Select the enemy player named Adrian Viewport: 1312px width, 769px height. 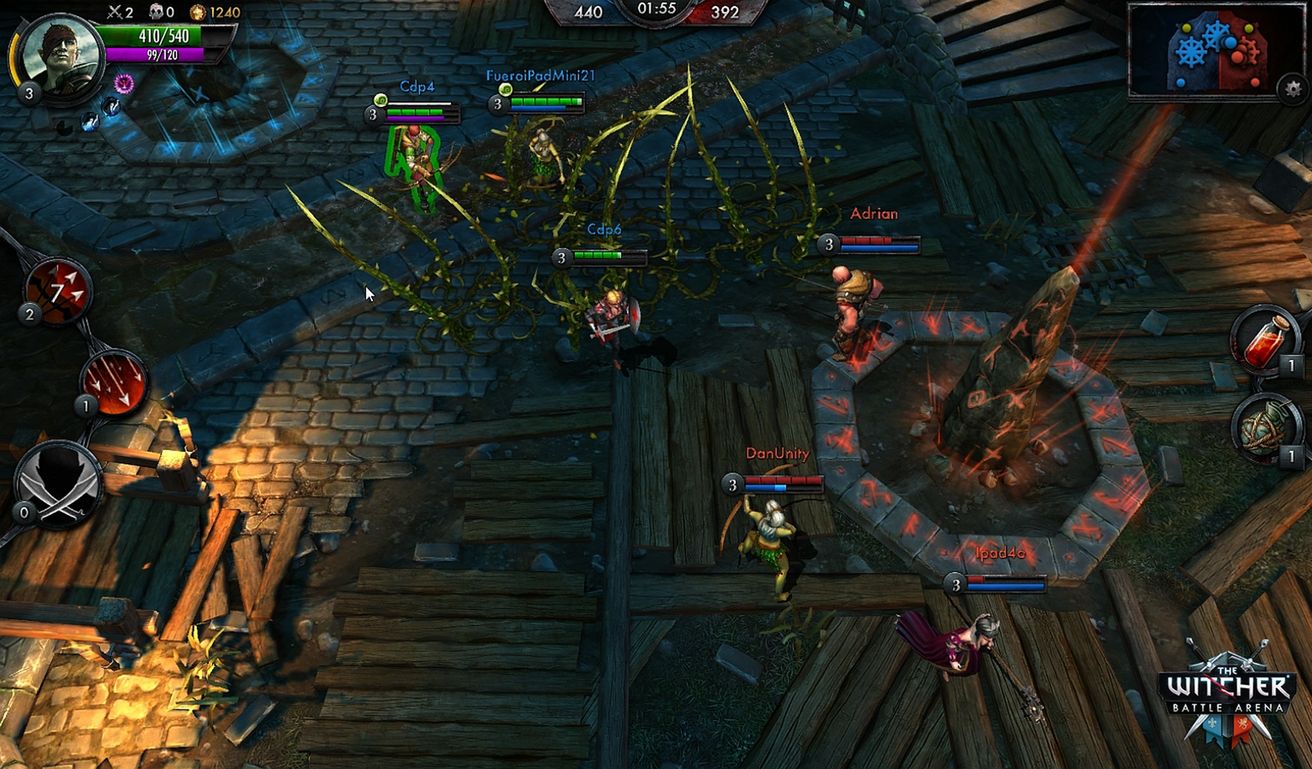point(854,300)
